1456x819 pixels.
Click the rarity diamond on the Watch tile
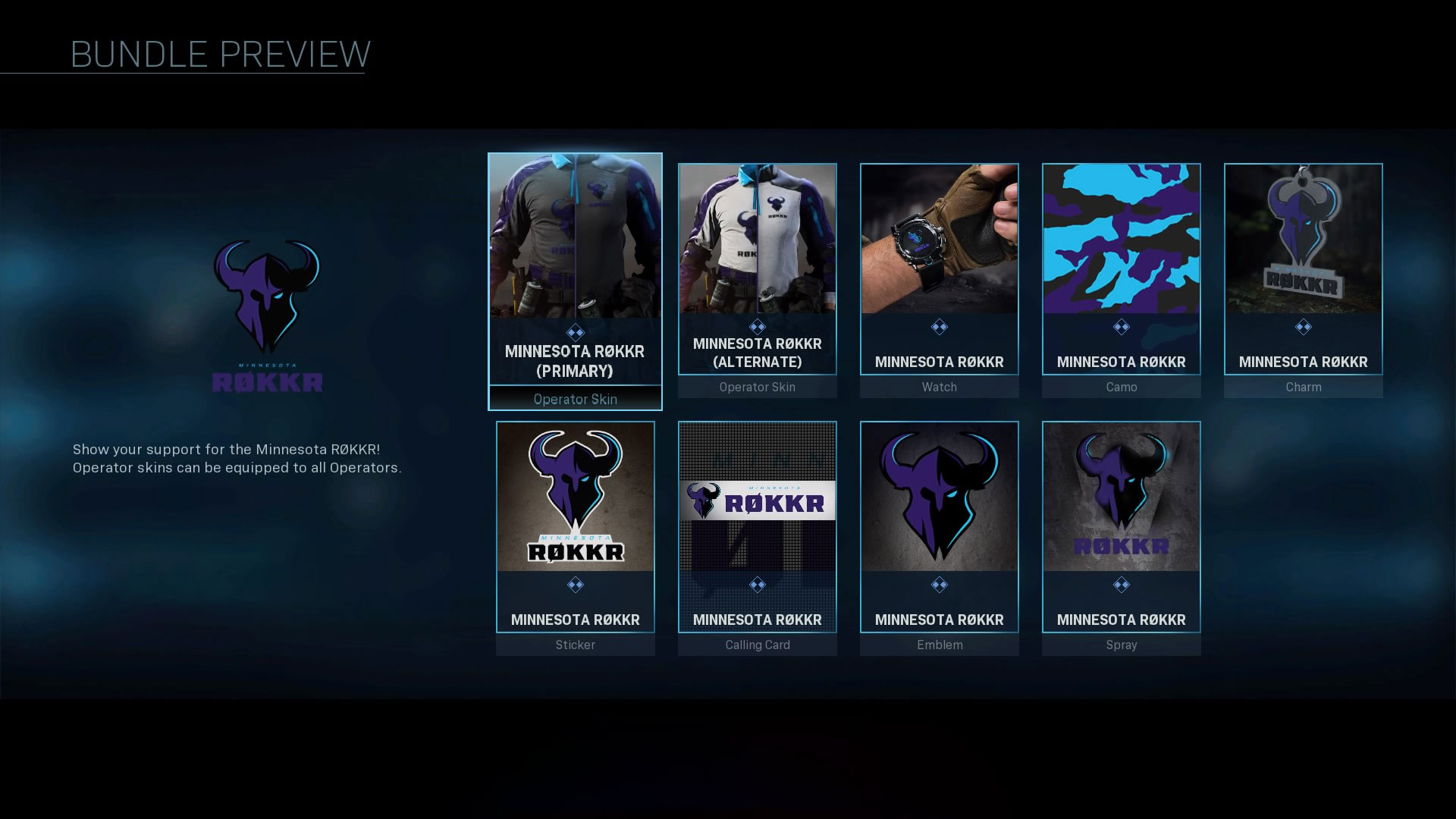click(939, 326)
